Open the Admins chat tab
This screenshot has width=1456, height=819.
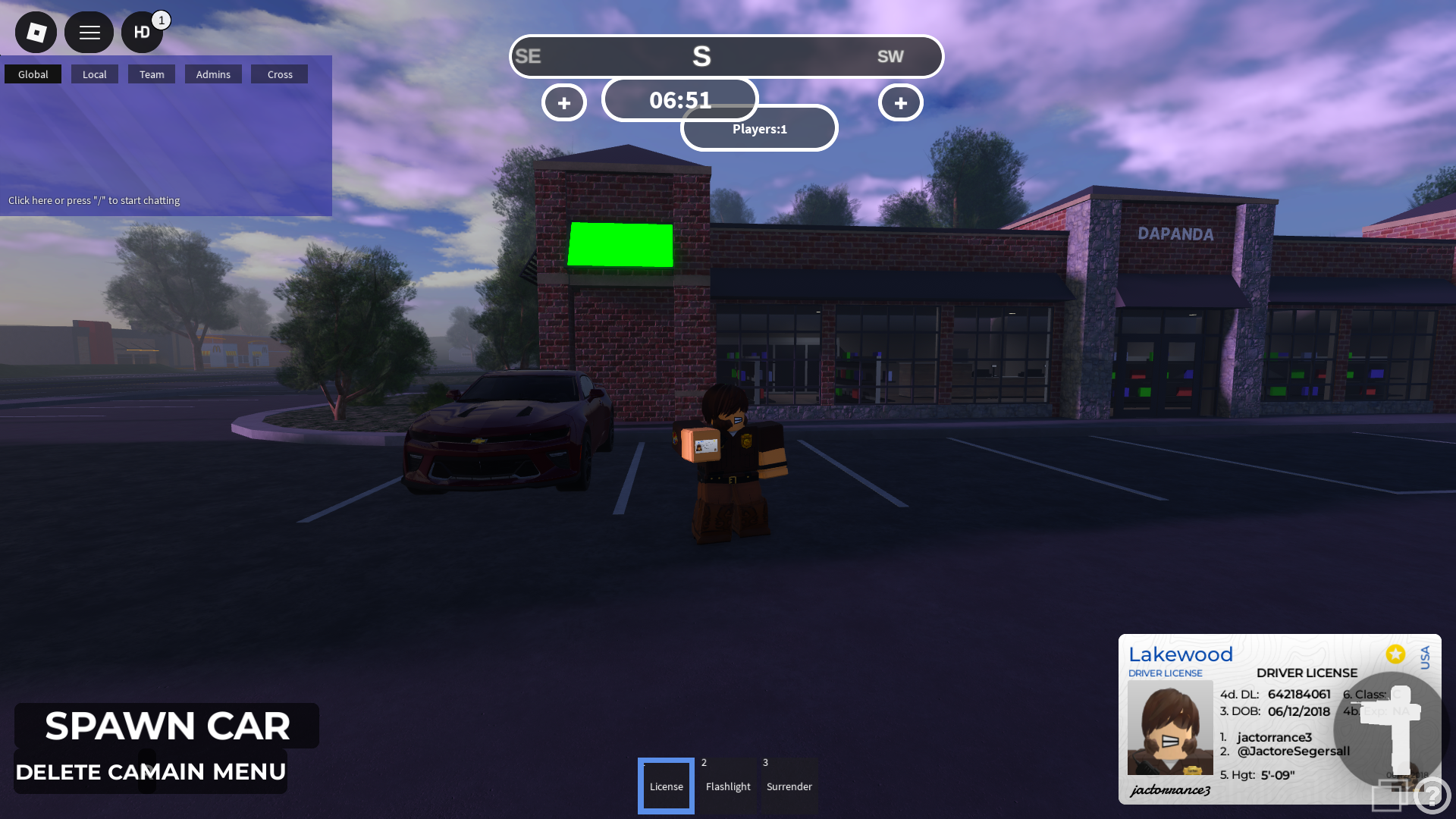tap(213, 74)
